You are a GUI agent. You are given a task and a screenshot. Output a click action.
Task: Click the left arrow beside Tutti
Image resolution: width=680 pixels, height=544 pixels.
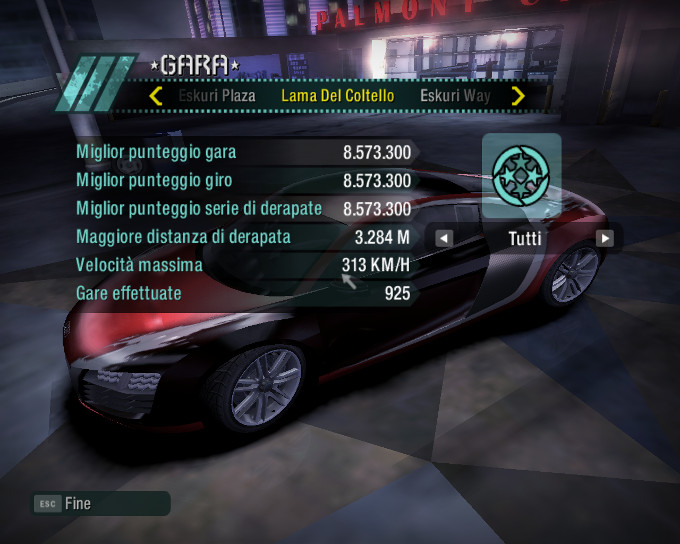pyautogui.click(x=444, y=238)
